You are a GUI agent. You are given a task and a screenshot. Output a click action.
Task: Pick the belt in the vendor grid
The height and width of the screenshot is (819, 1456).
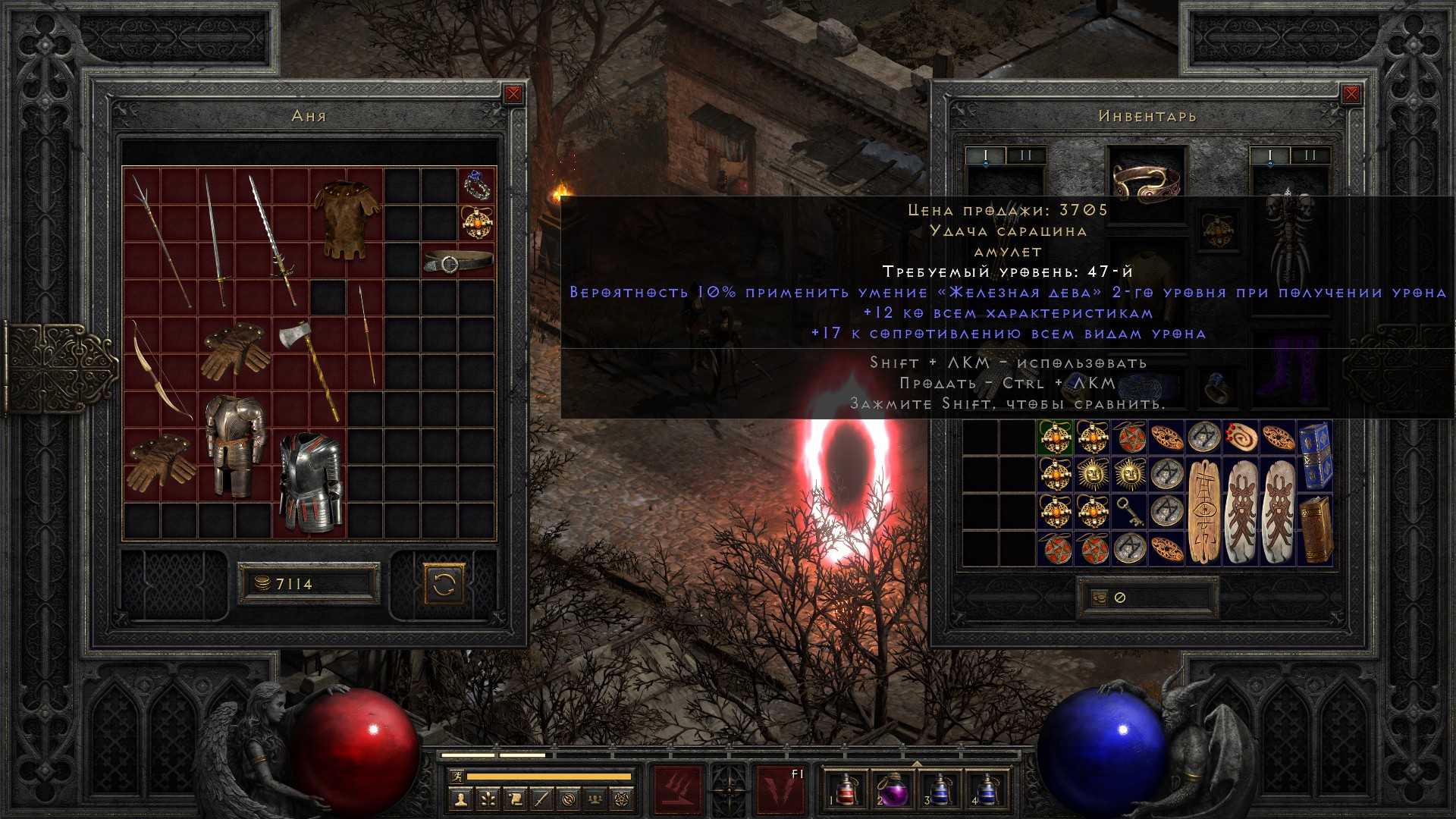[x=458, y=262]
